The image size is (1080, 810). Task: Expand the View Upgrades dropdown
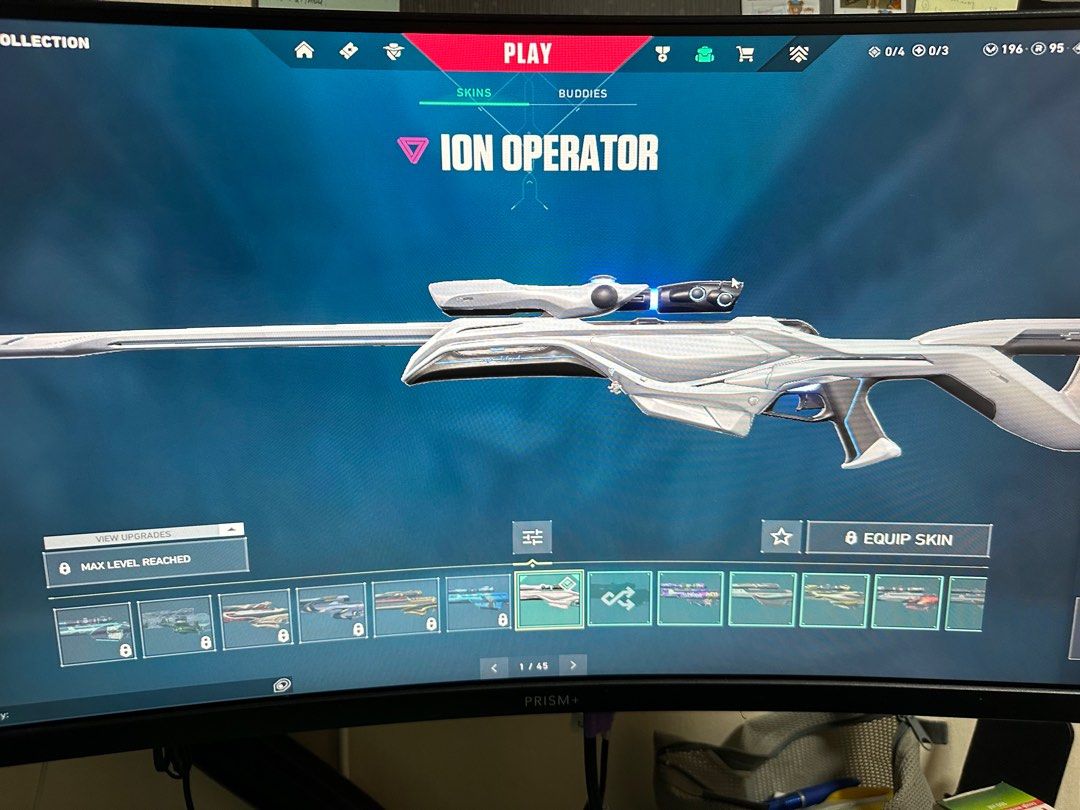[x=144, y=535]
